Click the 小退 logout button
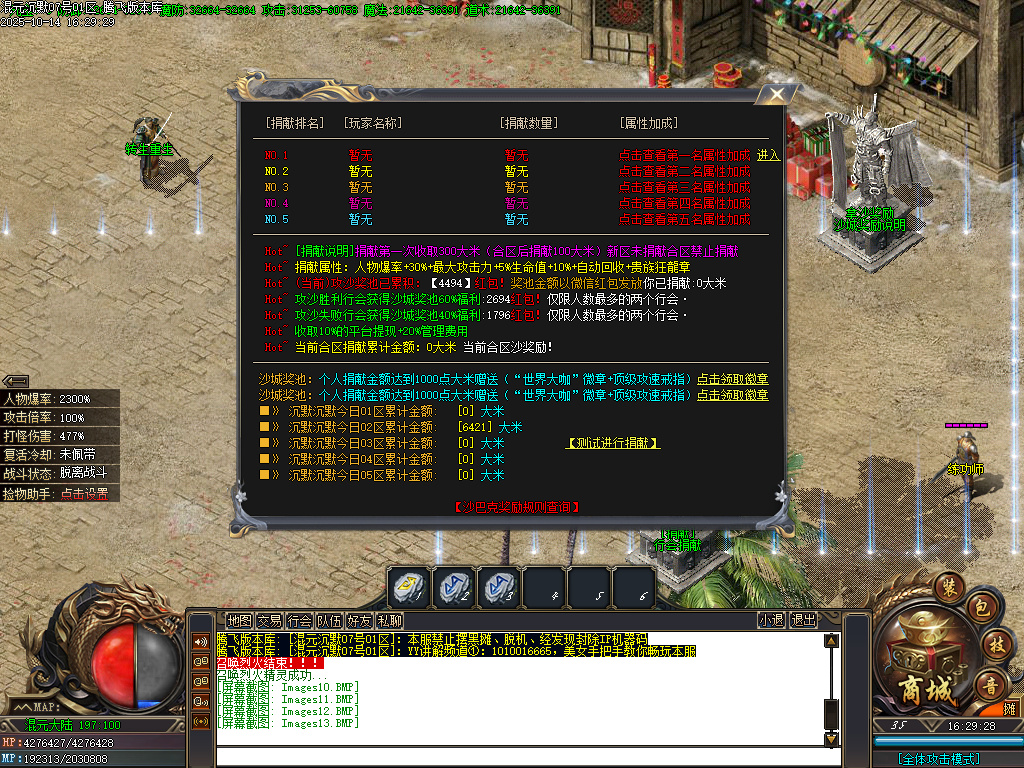This screenshot has width=1024, height=768. (x=771, y=620)
